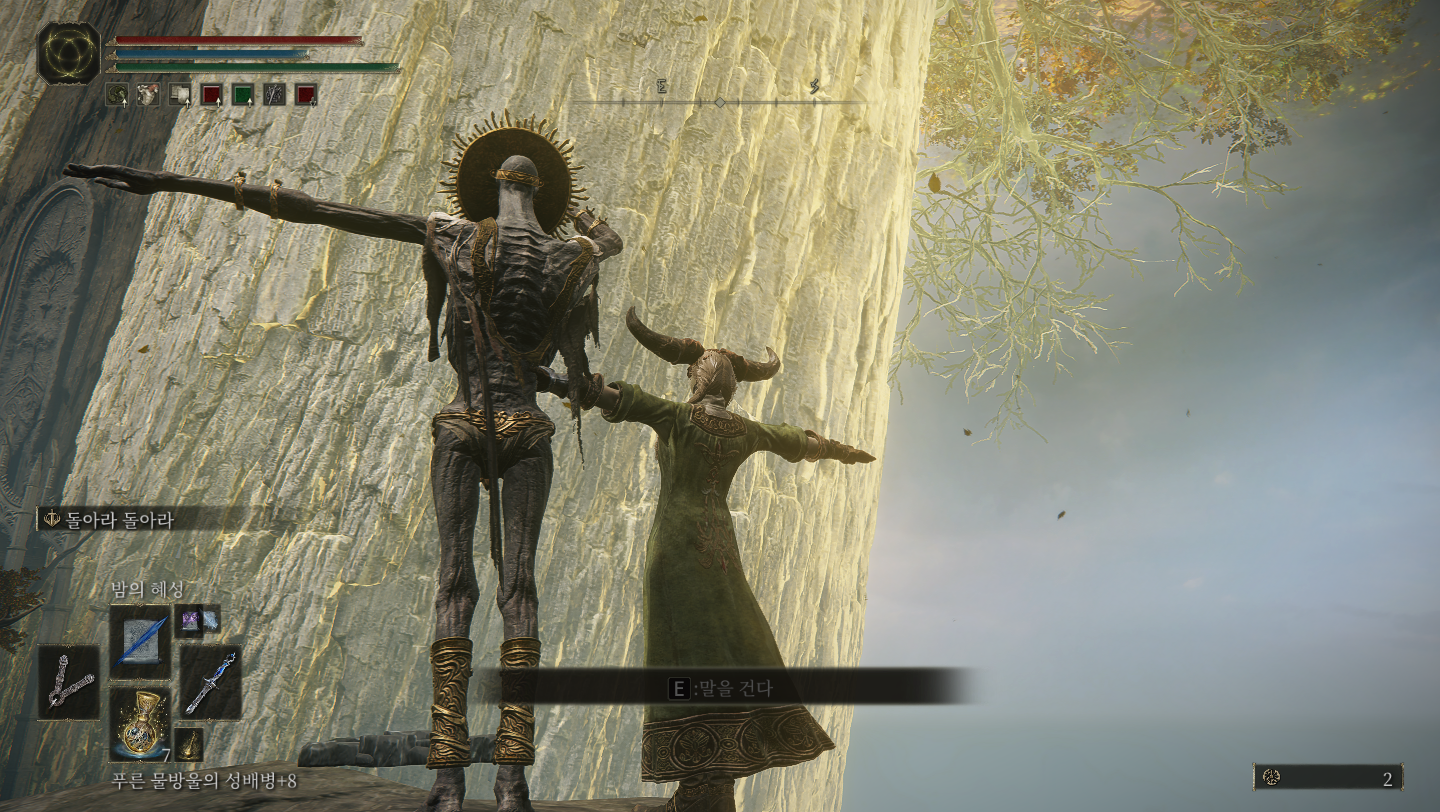1440x812 pixels.
Task: Select the Night Comet sorcery slot
Action: pyautogui.click(x=140, y=635)
